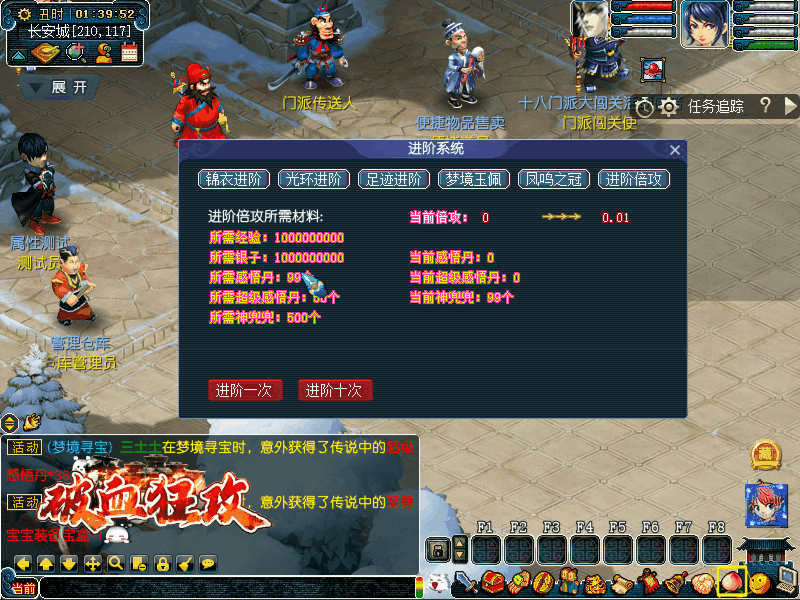Switch to the 锦衣进阶 tab
The height and width of the screenshot is (600, 800).
point(234,180)
